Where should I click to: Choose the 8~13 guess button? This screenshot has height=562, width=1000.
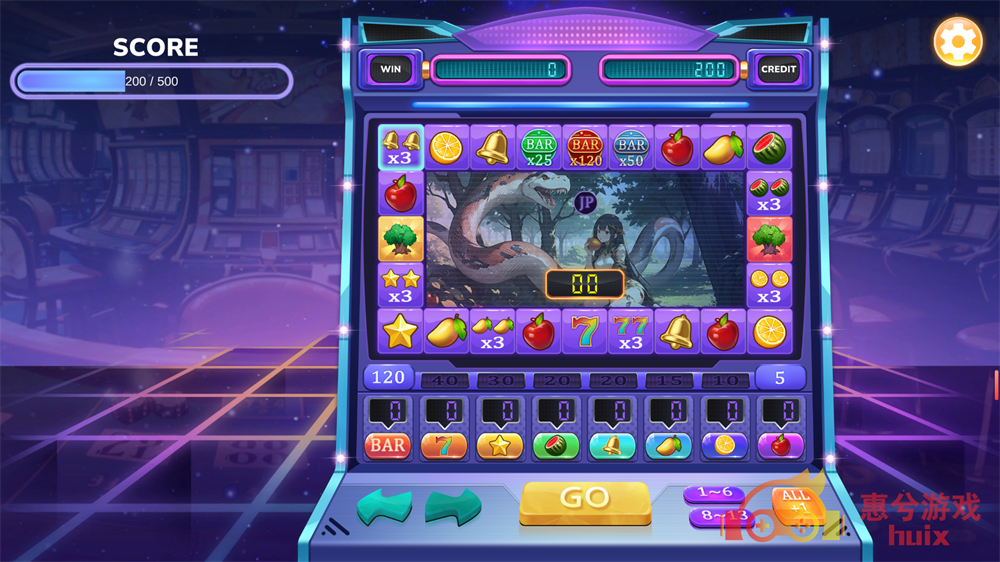click(719, 517)
